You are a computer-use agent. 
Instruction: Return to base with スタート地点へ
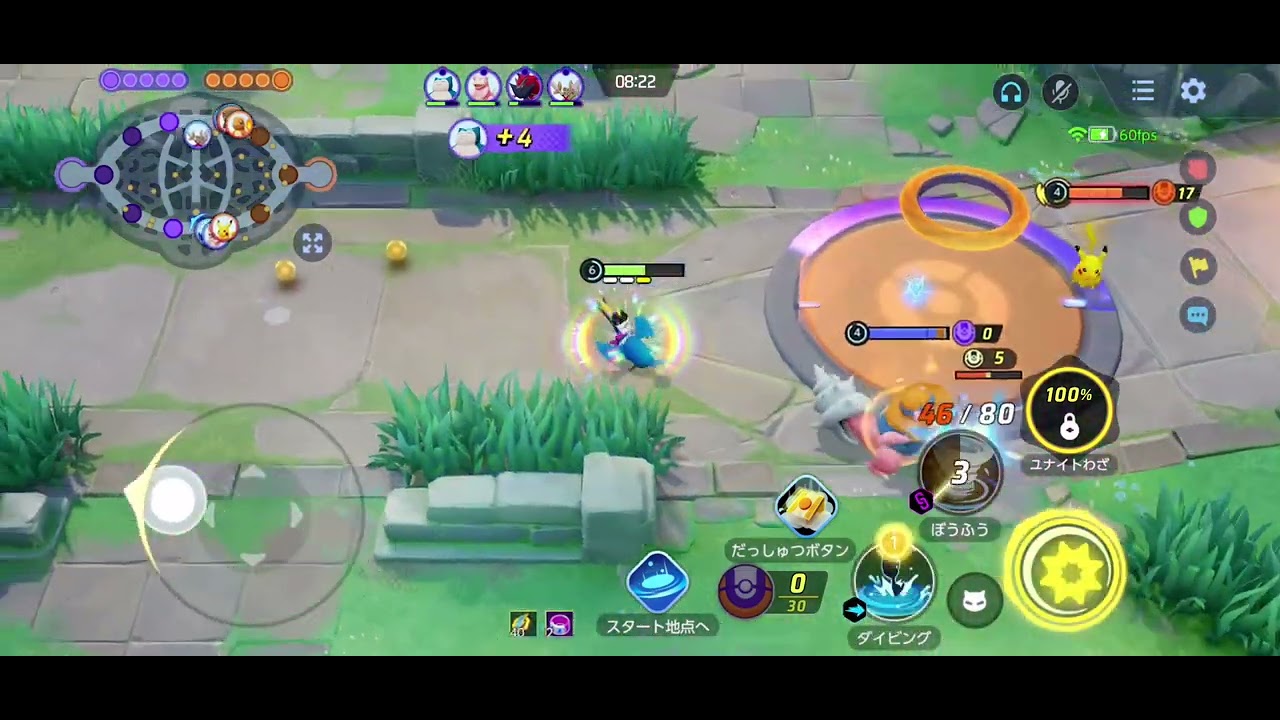(657, 584)
